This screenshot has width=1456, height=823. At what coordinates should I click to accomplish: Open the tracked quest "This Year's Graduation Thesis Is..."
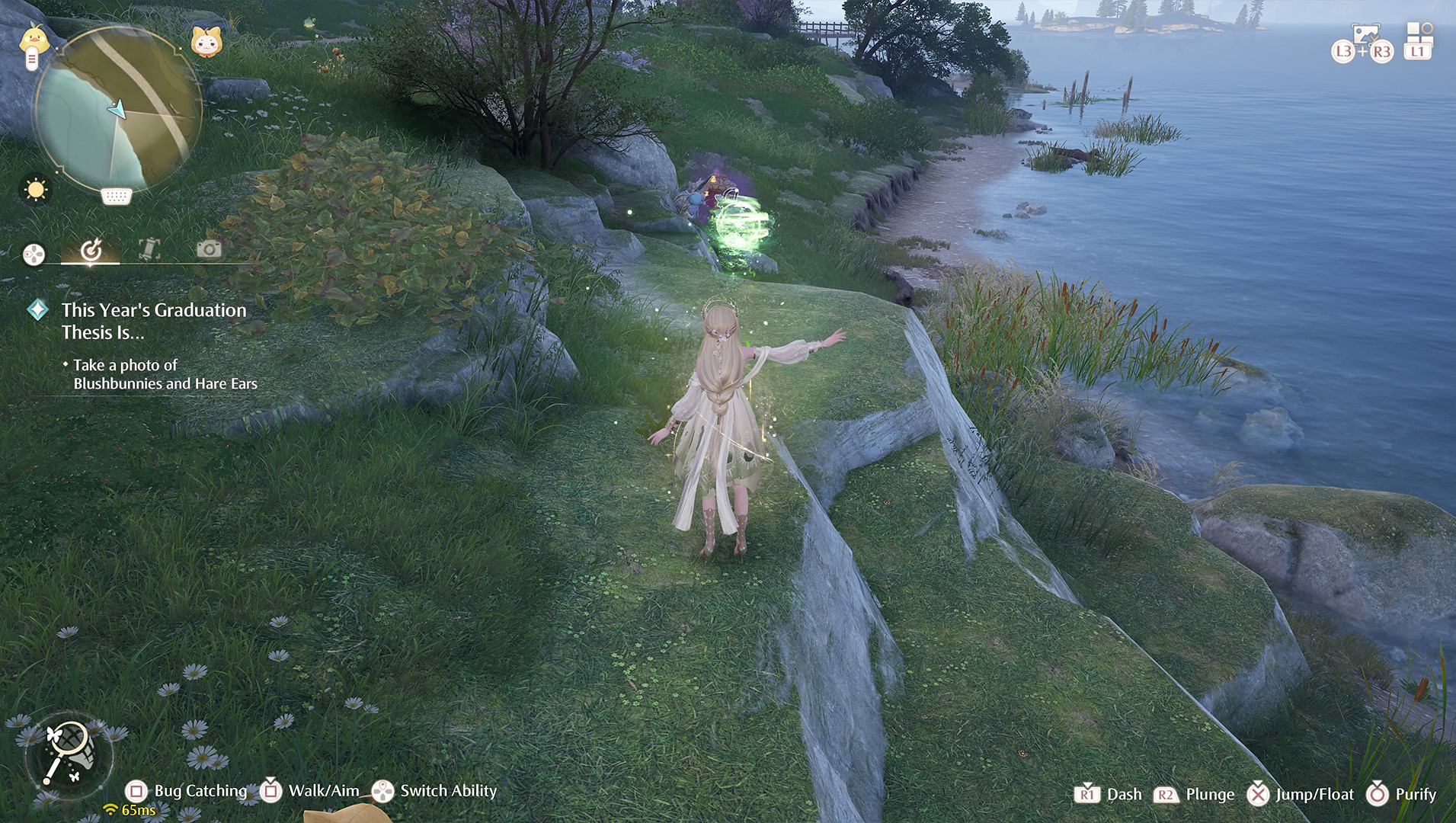click(154, 321)
